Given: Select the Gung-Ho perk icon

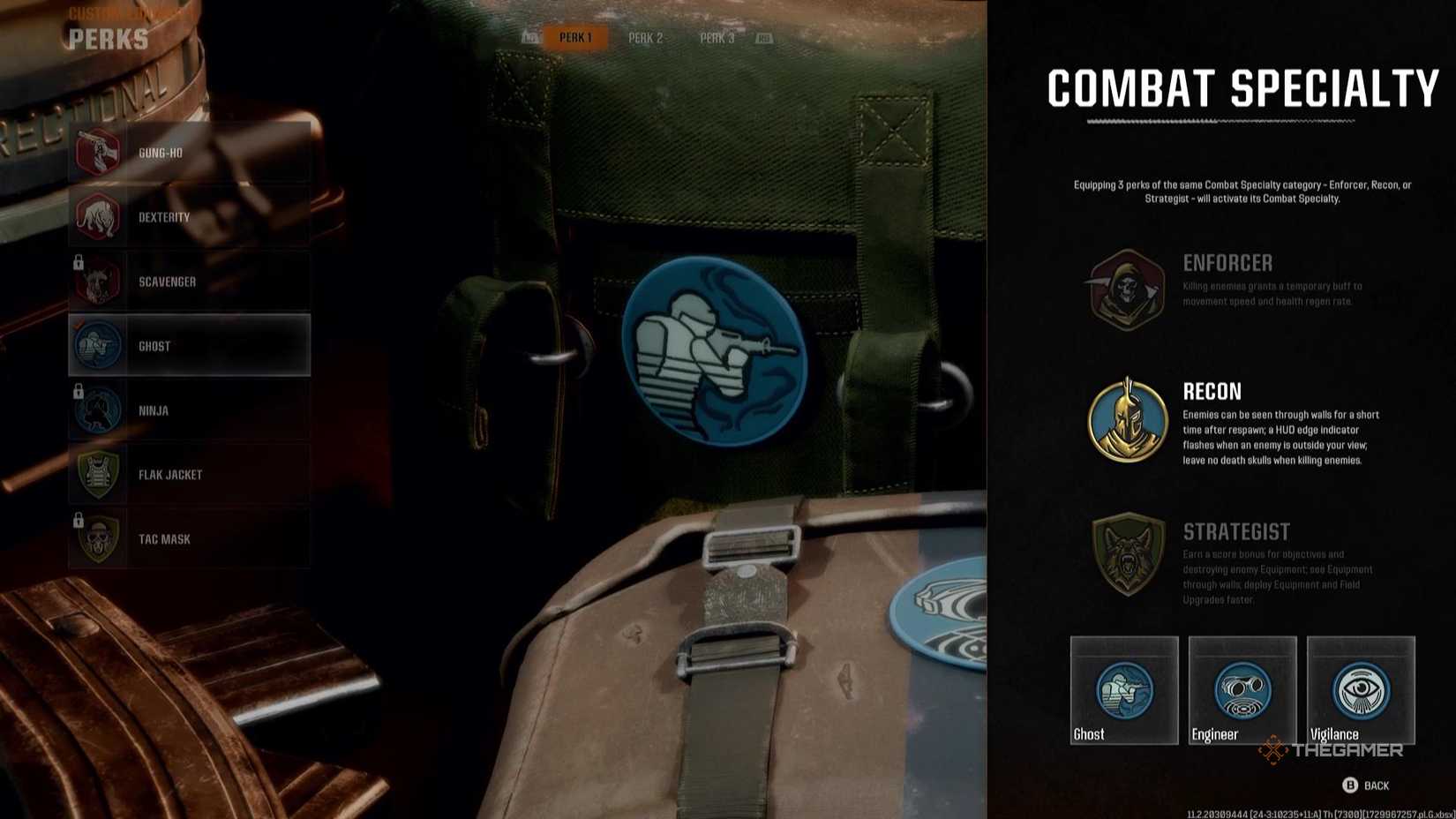Looking at the screenshot, I should coord(99,152).
